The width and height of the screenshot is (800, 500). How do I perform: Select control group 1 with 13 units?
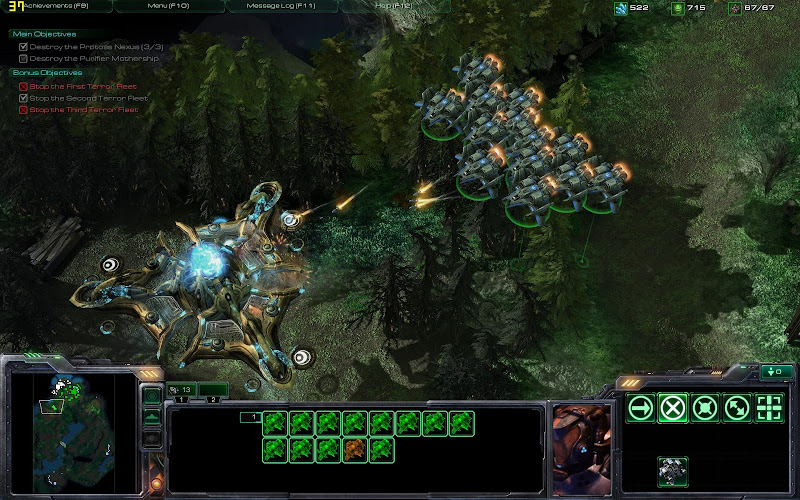pos(181,389)
